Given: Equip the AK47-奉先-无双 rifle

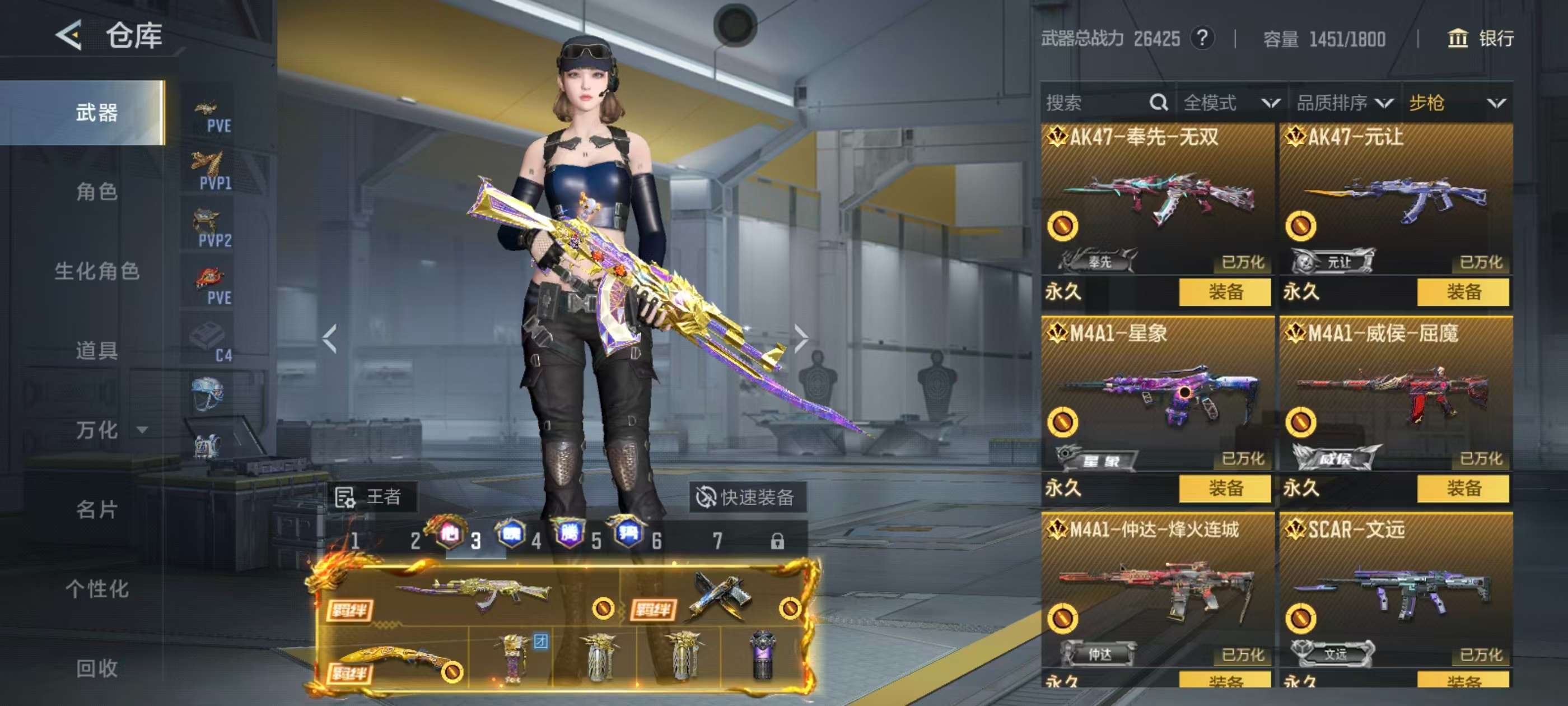Looking at the screenshot, I should 1225,292.
